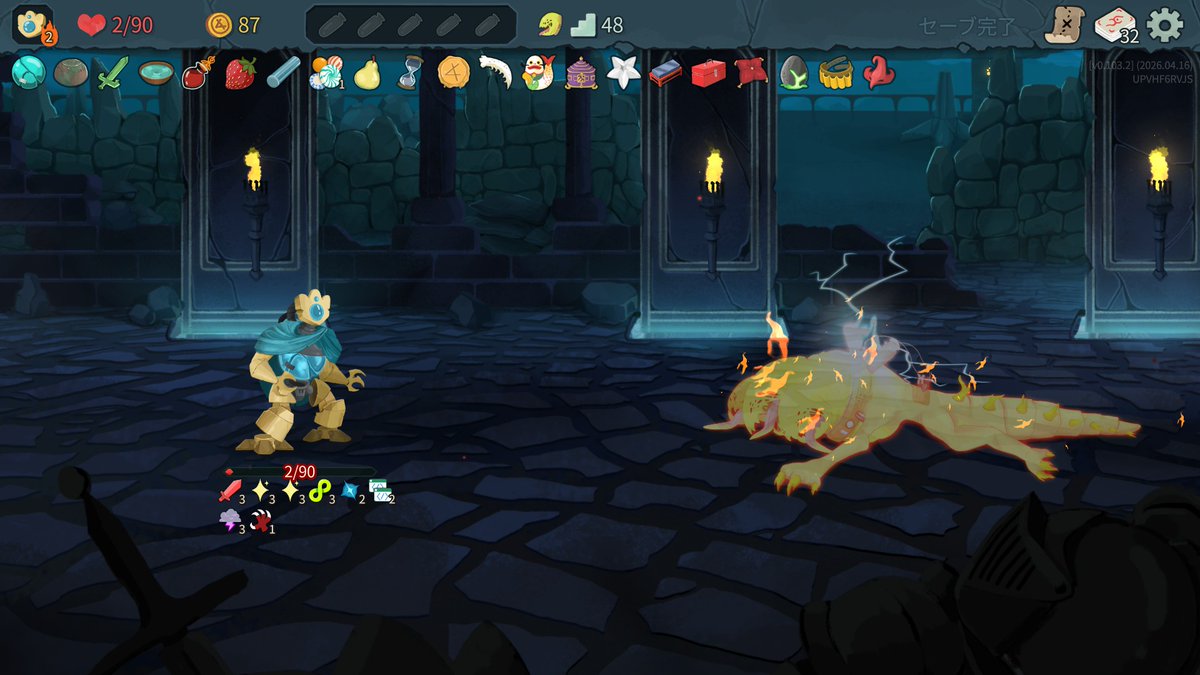
Task: Select the white star flower relic
Action: (623, 73)
